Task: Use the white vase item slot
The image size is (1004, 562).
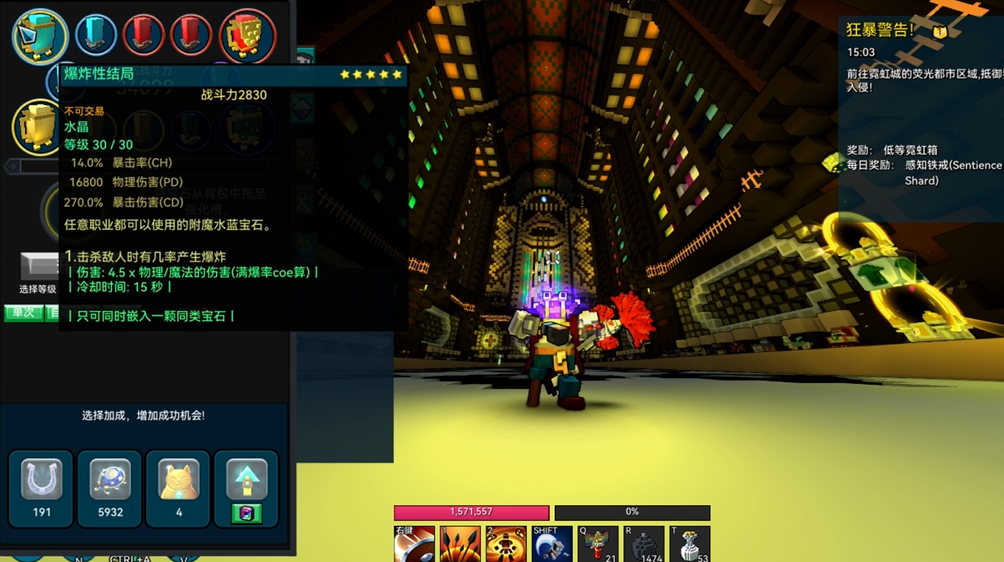Action: point(690,544)
